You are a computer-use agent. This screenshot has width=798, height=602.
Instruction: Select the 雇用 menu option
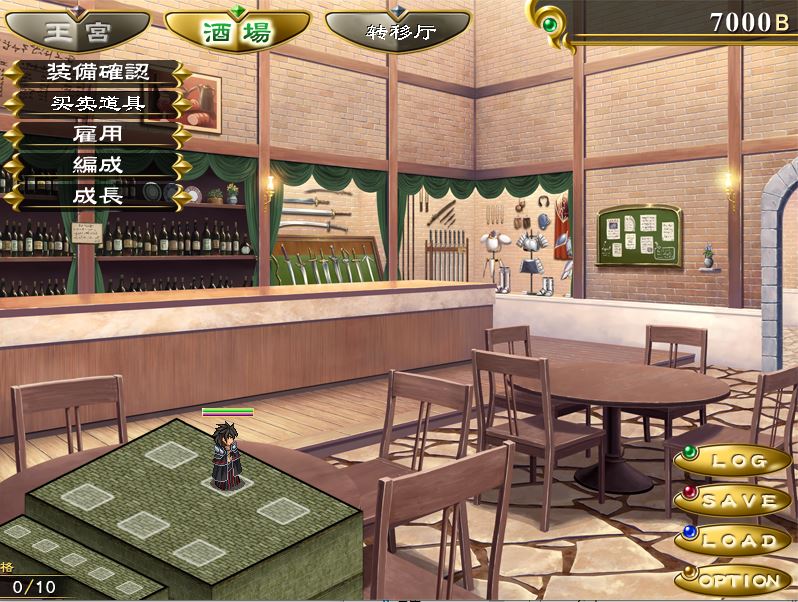[97, 134]
